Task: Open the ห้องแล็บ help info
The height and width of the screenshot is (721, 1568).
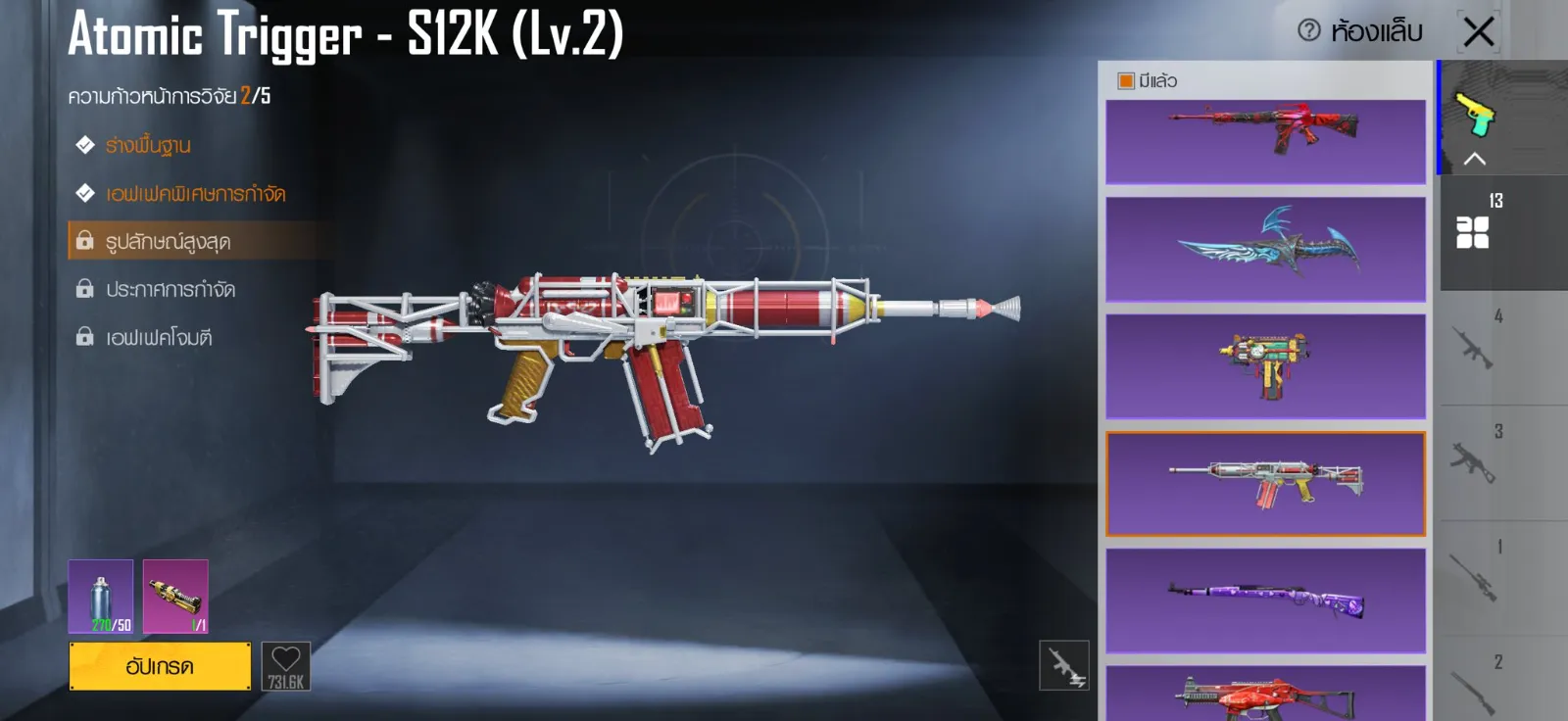Action: pyautogui.click(x=1309, y=31)
